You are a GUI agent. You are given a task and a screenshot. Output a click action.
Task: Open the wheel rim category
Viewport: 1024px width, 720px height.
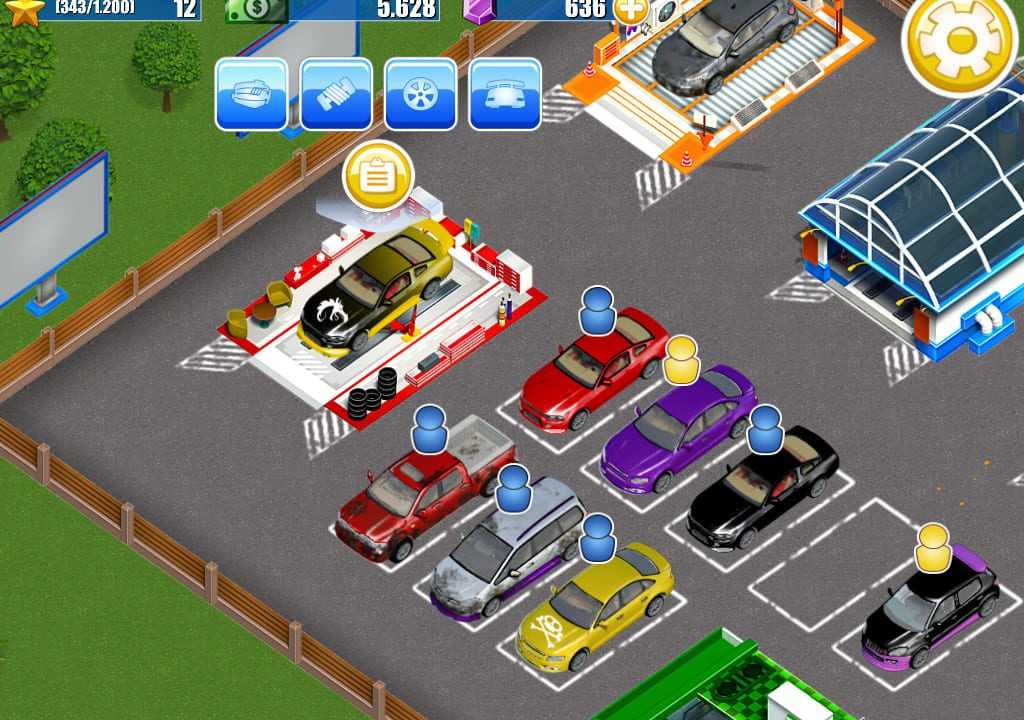[421, 94]
